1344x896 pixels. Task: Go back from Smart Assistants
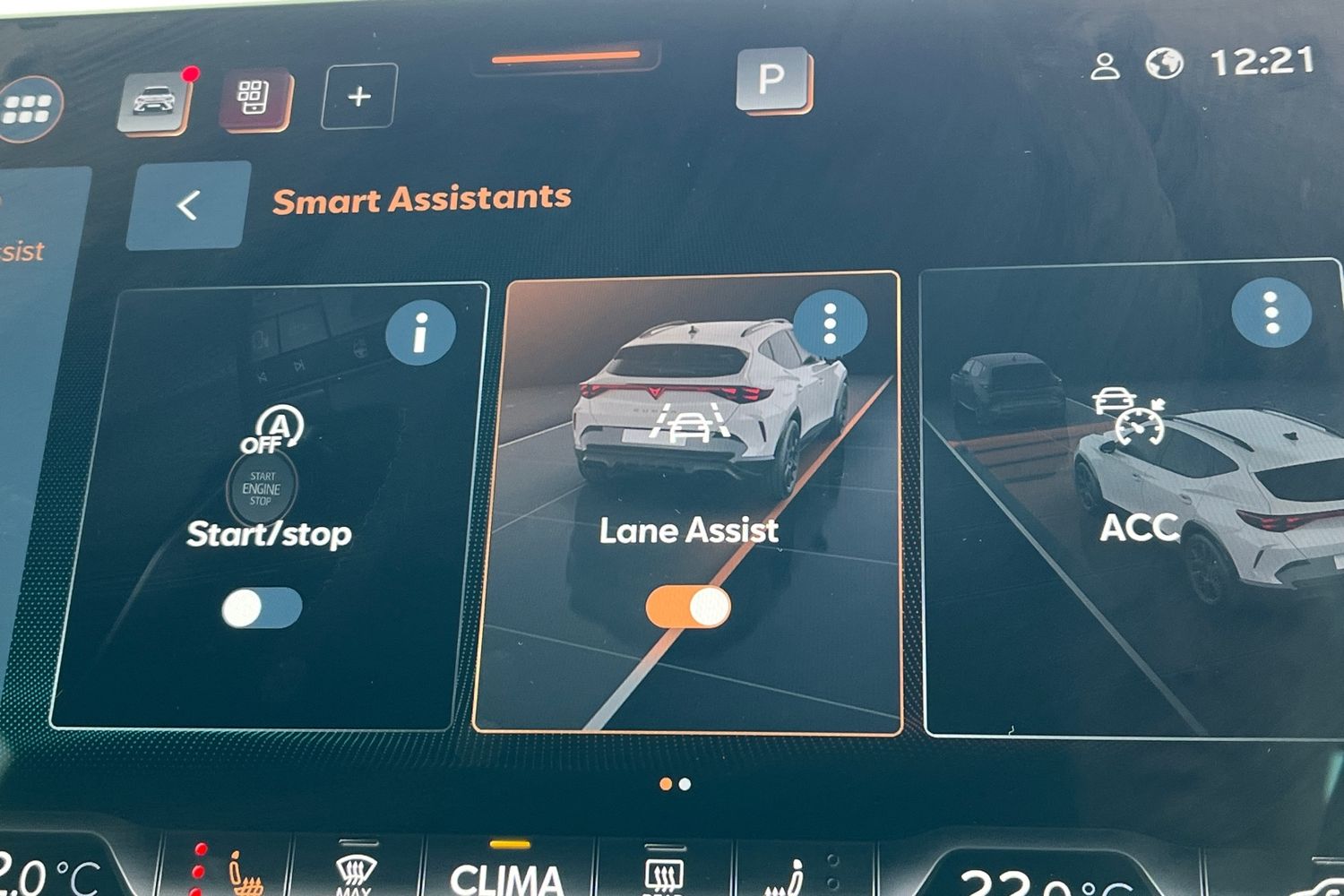point(188,206)
